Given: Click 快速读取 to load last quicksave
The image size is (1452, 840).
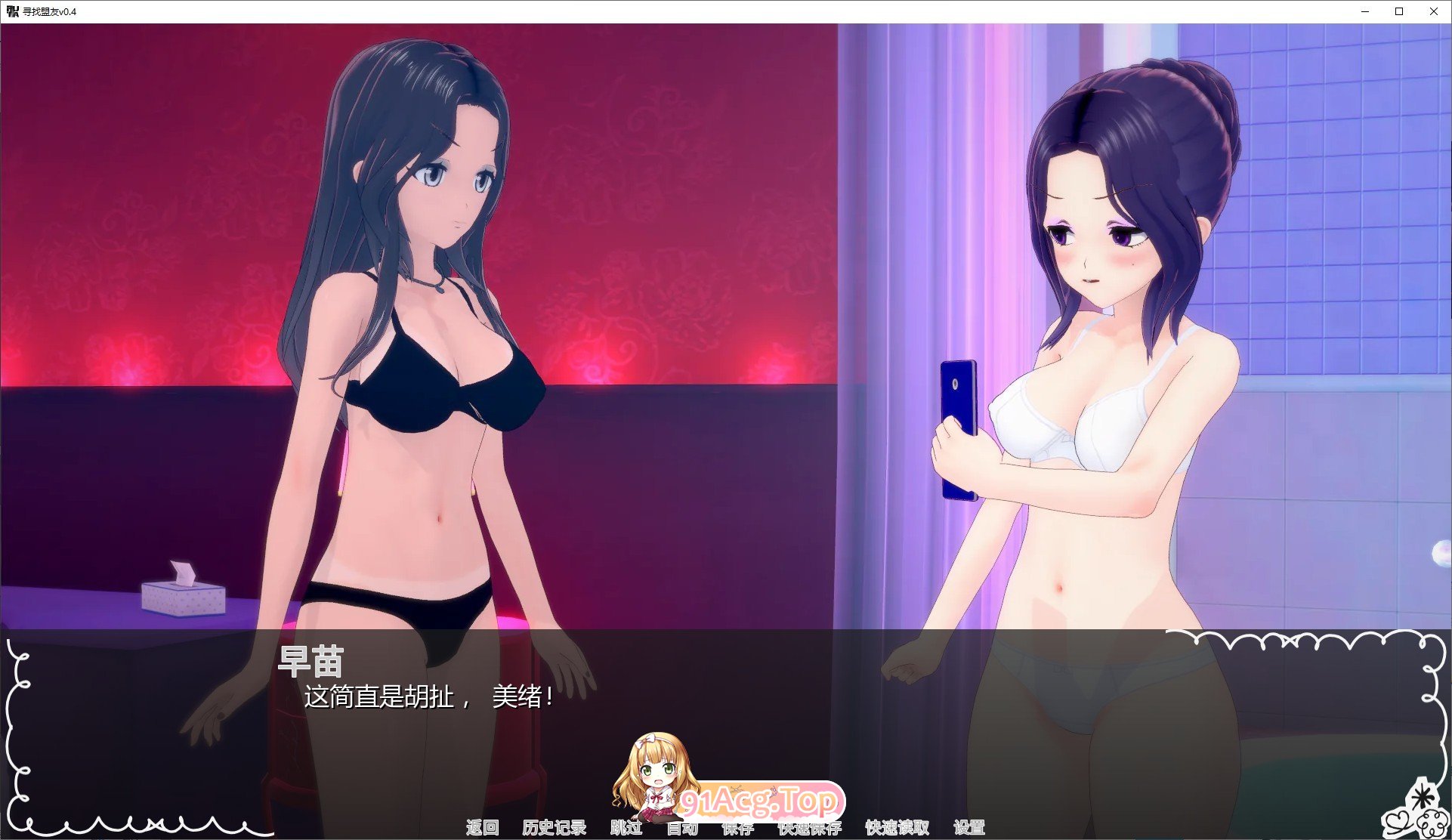Looking at the screenshot, I should 896,827.
